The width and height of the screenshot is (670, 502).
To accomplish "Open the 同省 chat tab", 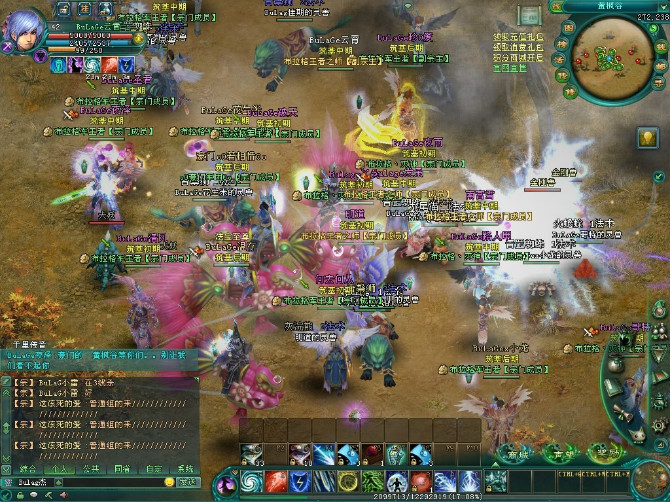I will click(x=122, y=468).
